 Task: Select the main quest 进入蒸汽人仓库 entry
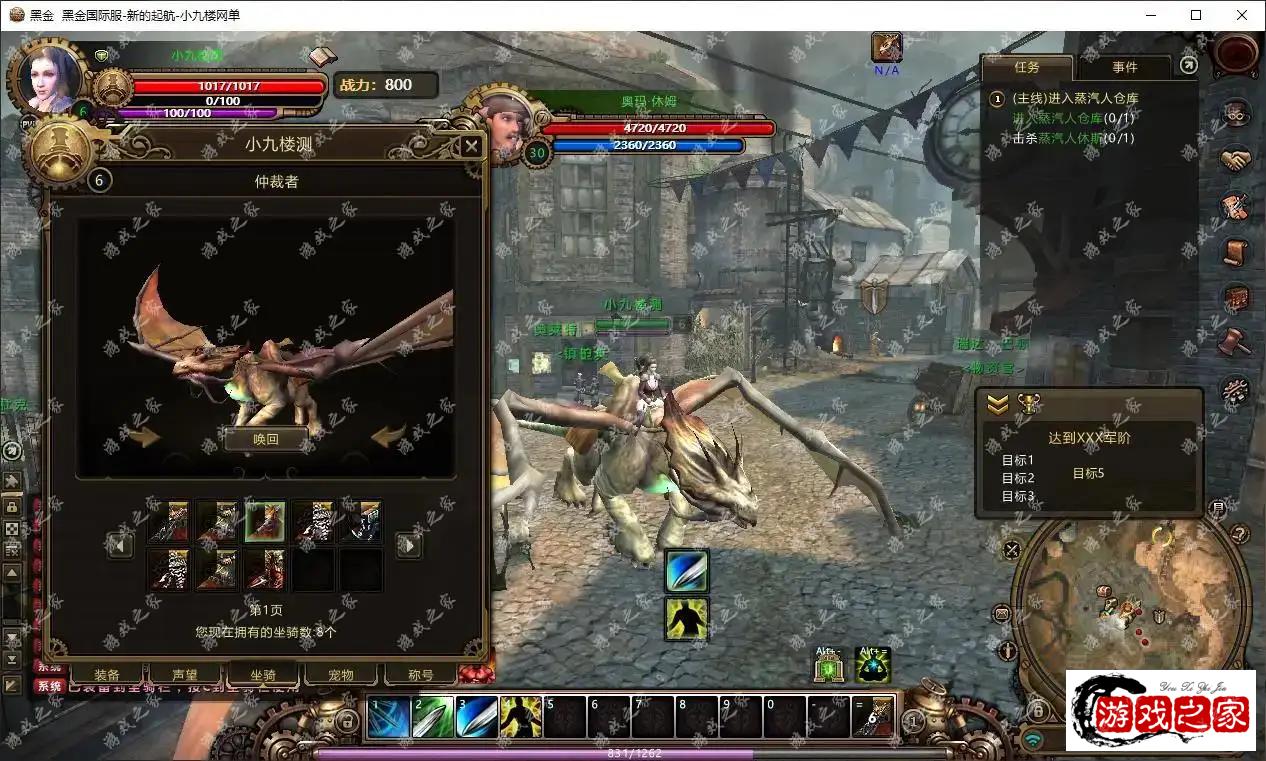click(1075, 98)
